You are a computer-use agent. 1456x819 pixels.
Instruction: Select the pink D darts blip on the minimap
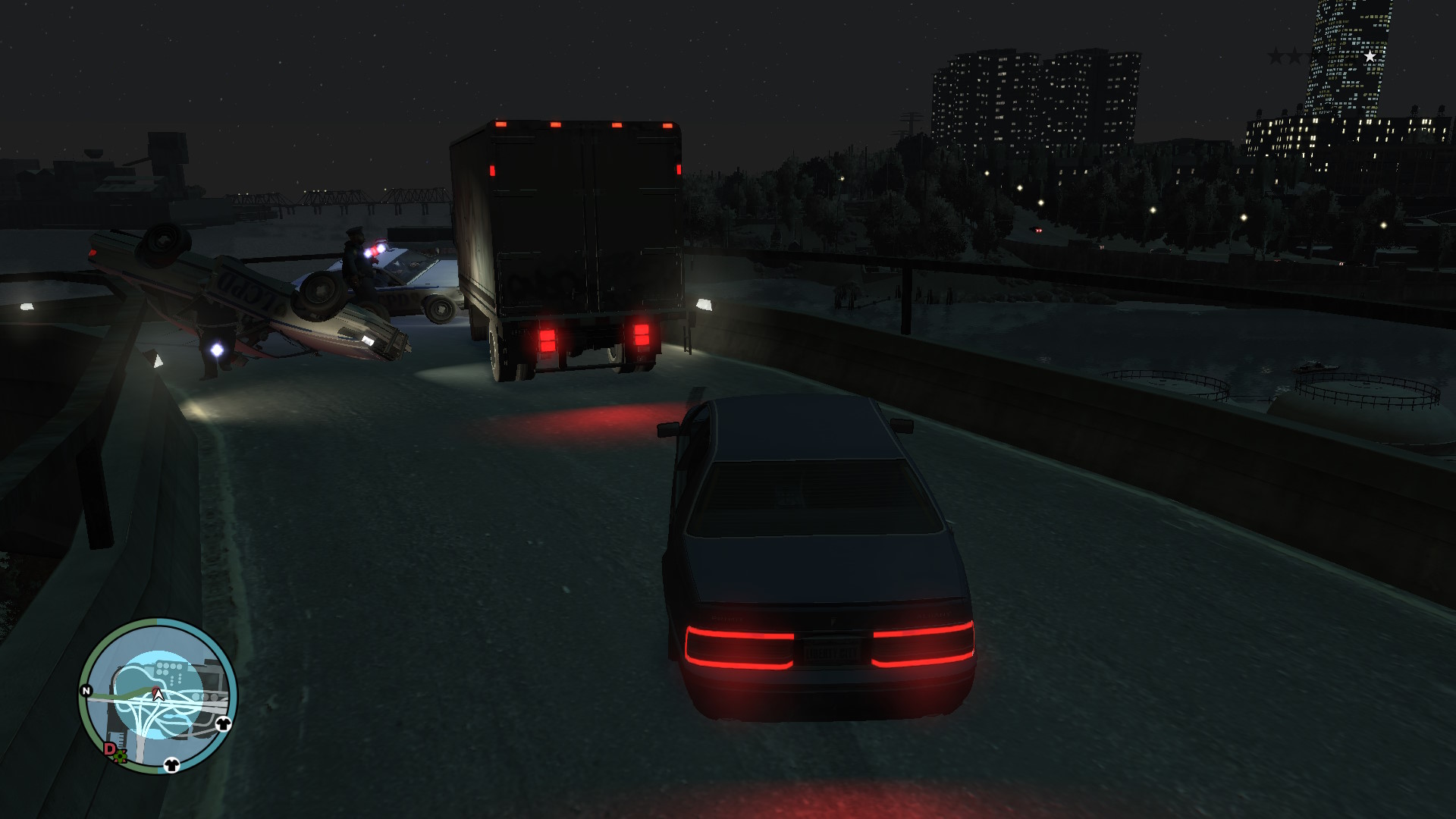[x=109, y=749]
